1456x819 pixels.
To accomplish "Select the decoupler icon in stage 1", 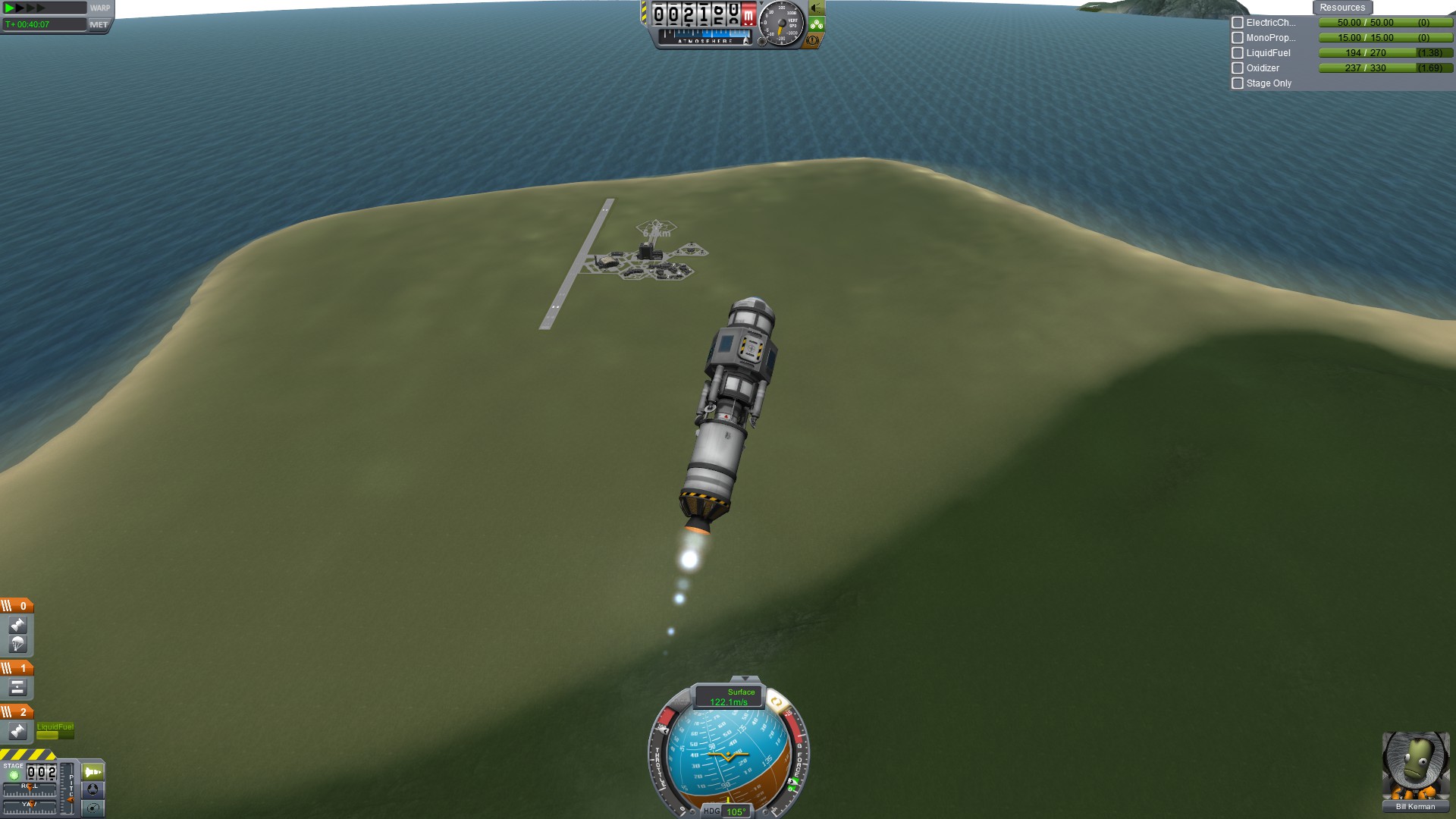I will [17, 688].
